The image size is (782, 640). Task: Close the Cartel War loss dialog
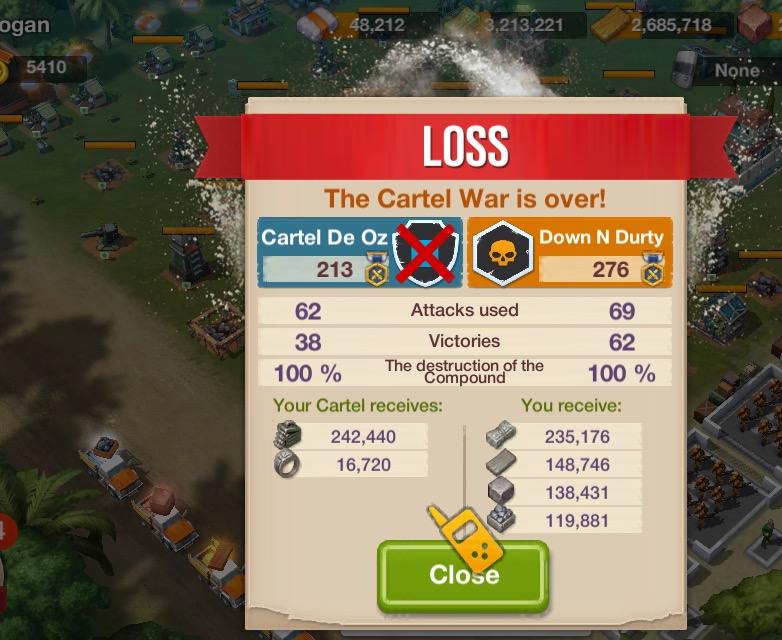463,577
